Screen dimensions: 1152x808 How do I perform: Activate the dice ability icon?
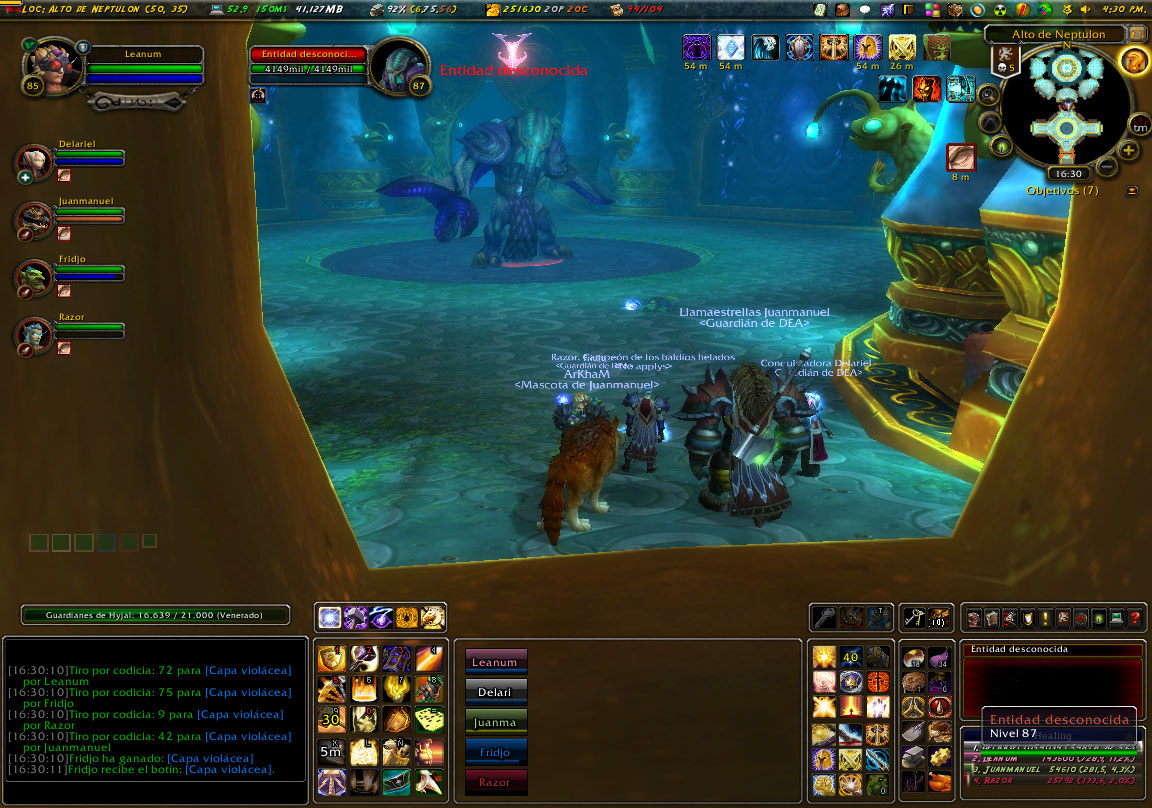pyautogui.click(x=429, y=720)
